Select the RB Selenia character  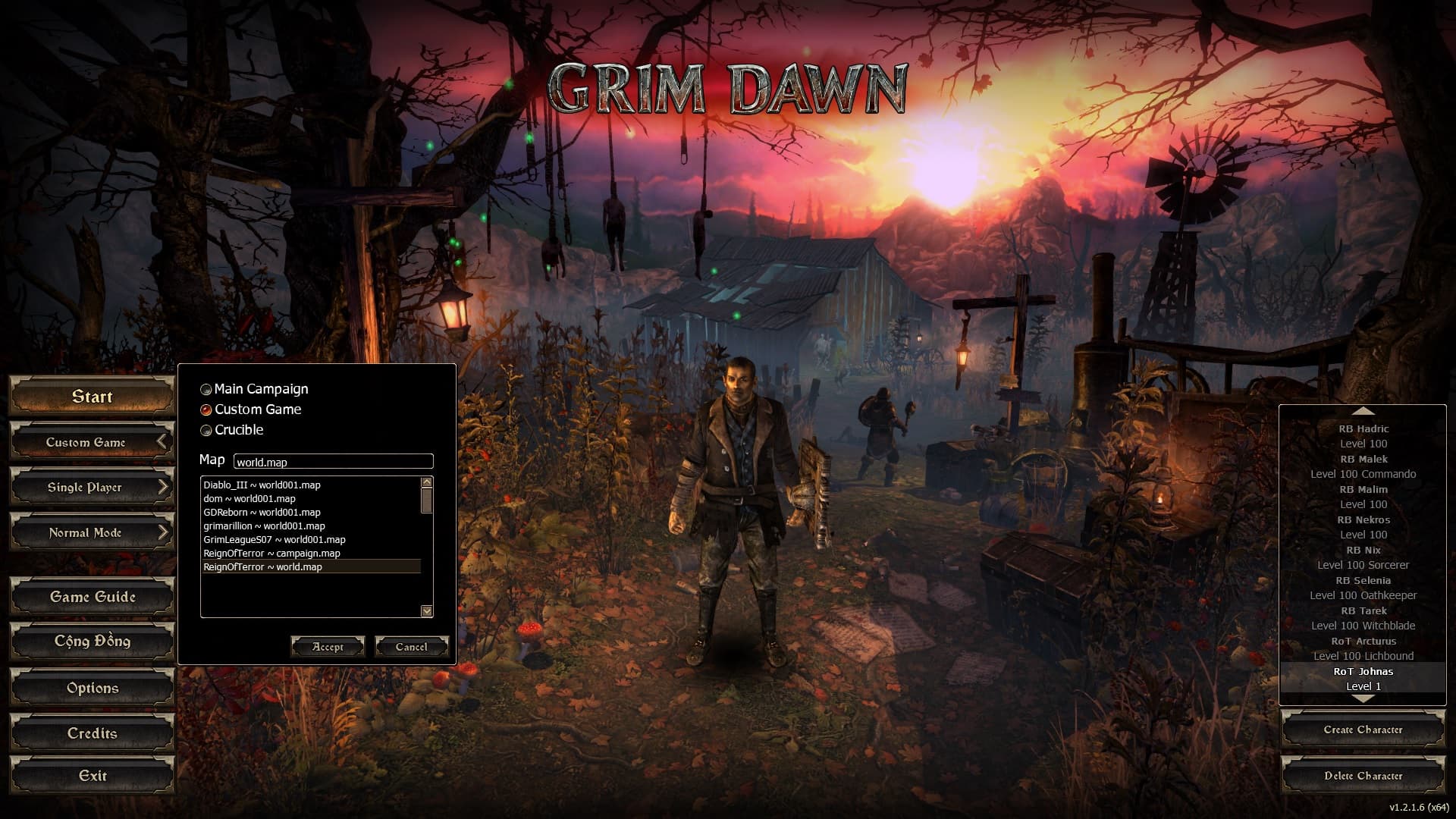pos(1363,581)
